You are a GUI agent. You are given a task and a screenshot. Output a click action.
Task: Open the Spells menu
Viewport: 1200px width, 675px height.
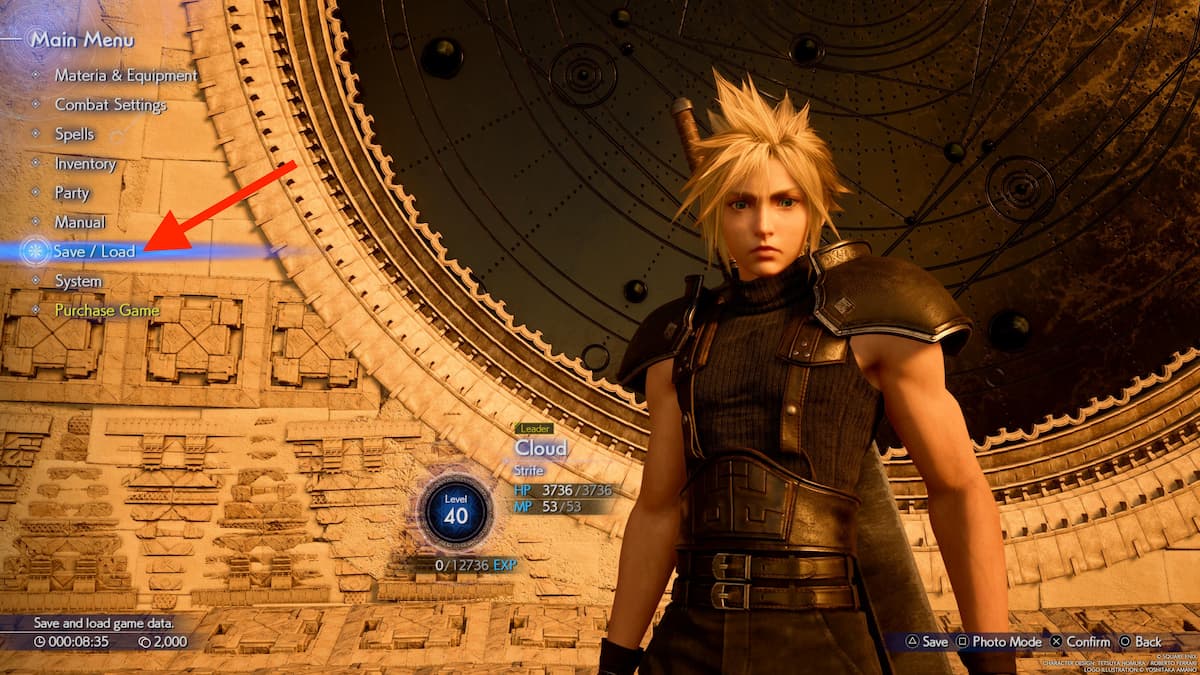(74, 134)
